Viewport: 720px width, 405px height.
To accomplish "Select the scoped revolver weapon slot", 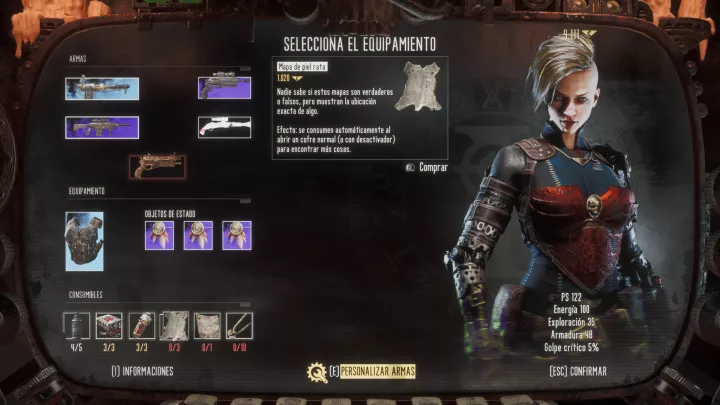I will pyautogui.click(x=224, y=88).
